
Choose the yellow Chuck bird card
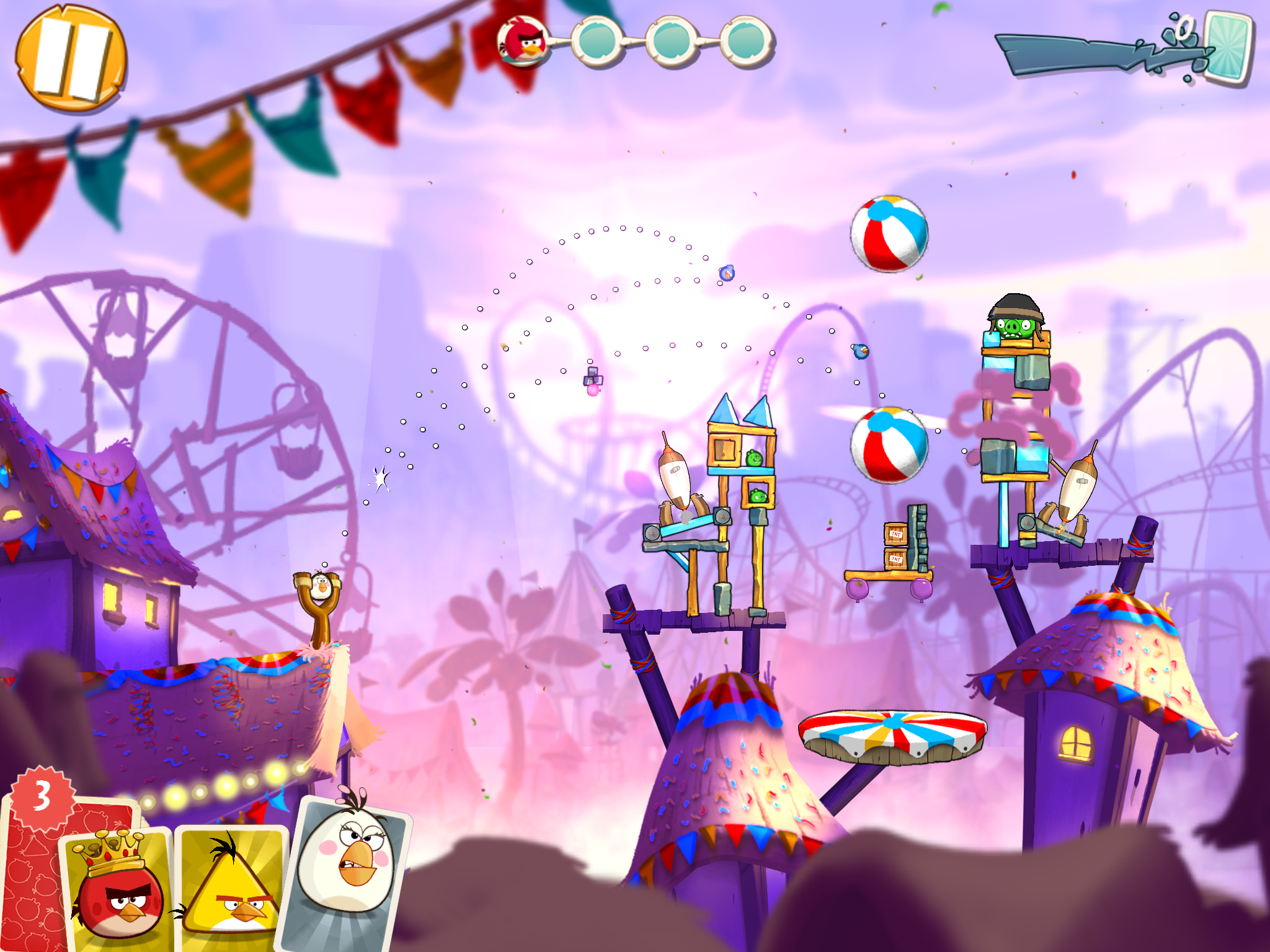pos(231,889)
